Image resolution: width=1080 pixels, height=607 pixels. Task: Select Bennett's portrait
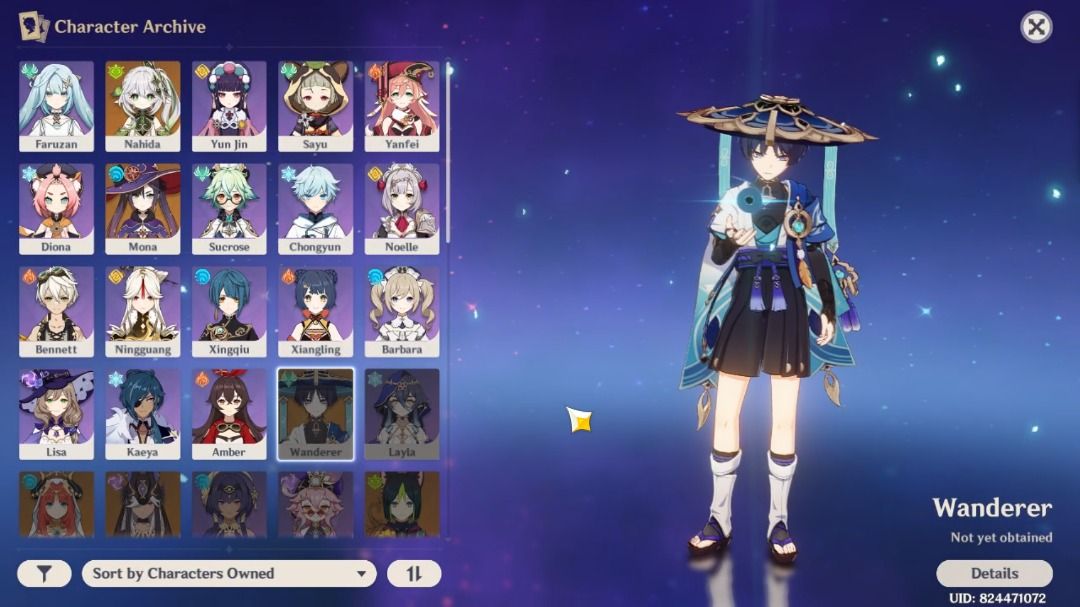coord(57,311)
